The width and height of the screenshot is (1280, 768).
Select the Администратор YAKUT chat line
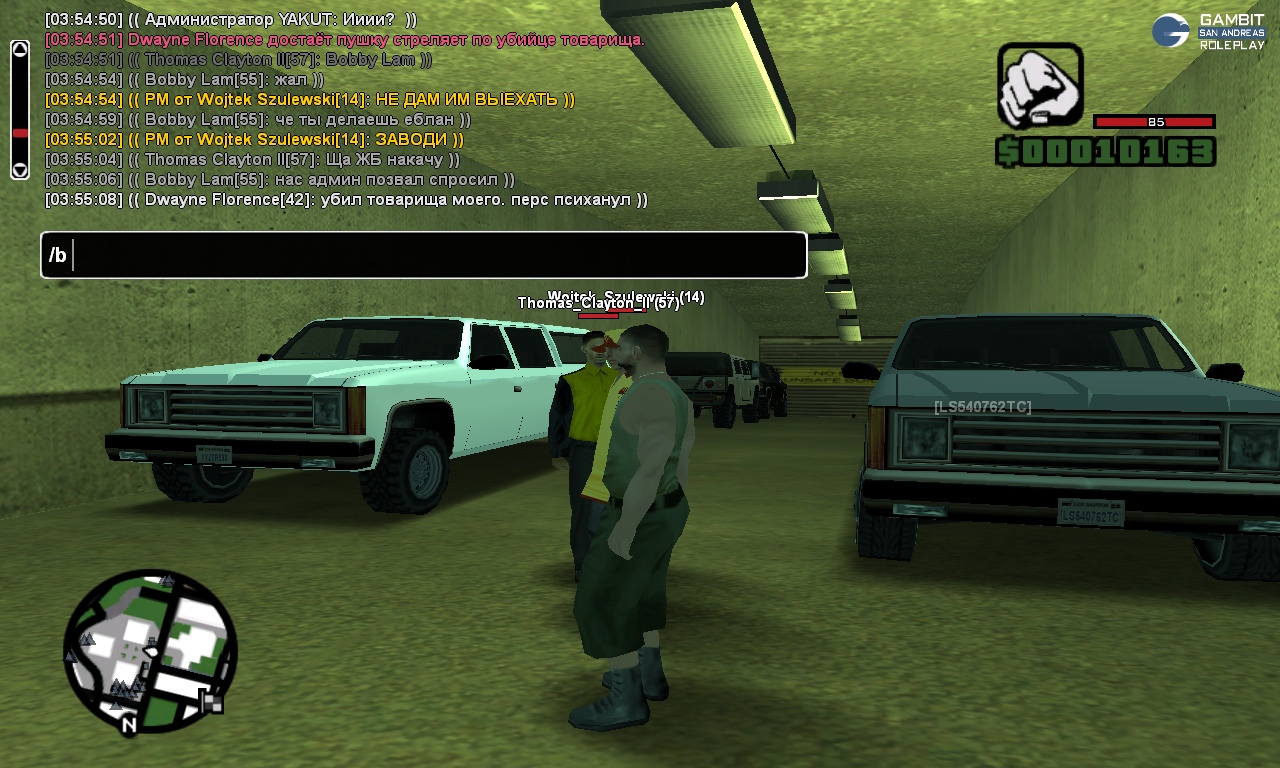click(231, 20)
